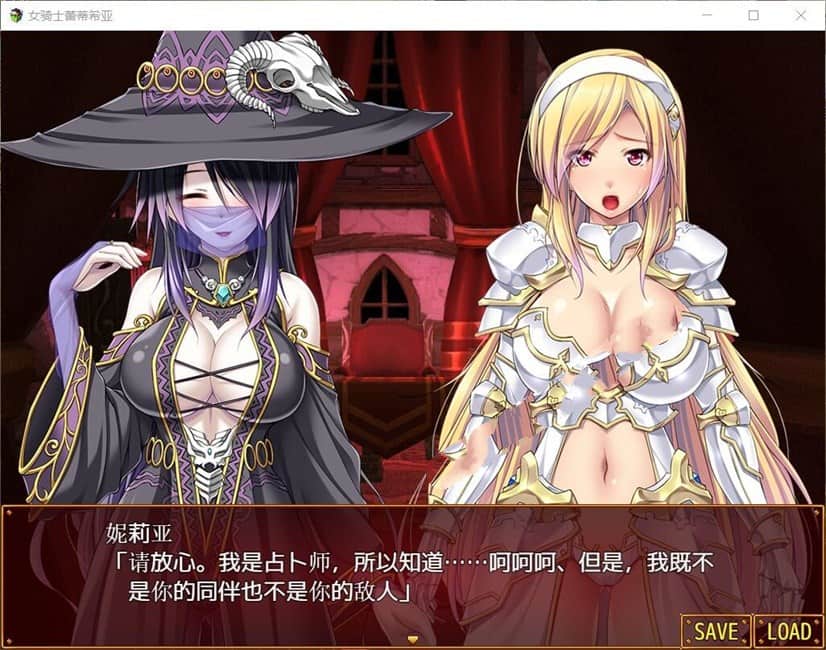This screenshot has height=650, width=826.
Task: Minimize the game window
Action: tap(707, 15)
